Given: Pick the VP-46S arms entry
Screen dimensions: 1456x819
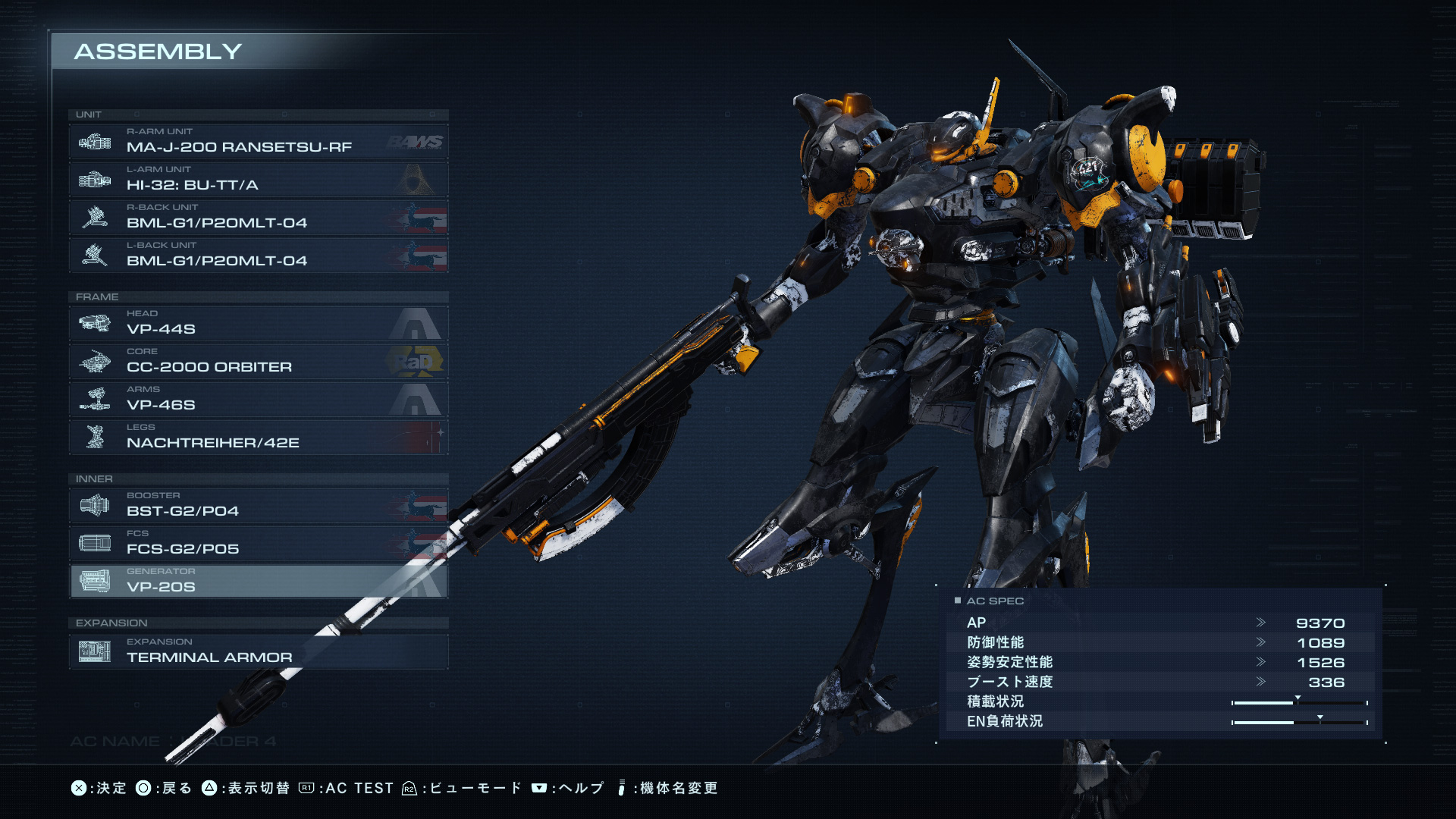Looking at the screenshot, I should tap(258, 400).
